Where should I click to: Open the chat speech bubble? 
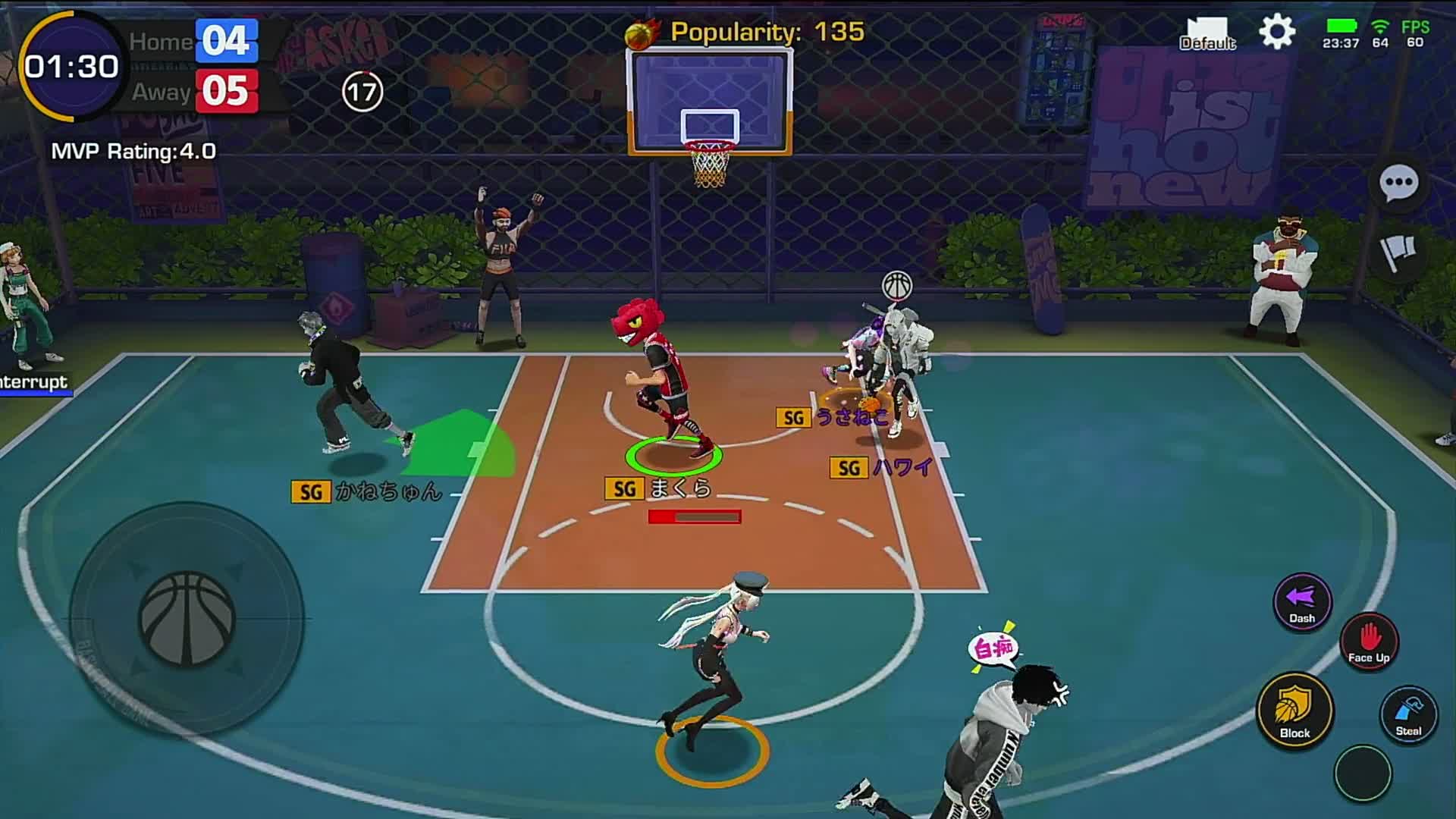click(x=1398, y=183)
